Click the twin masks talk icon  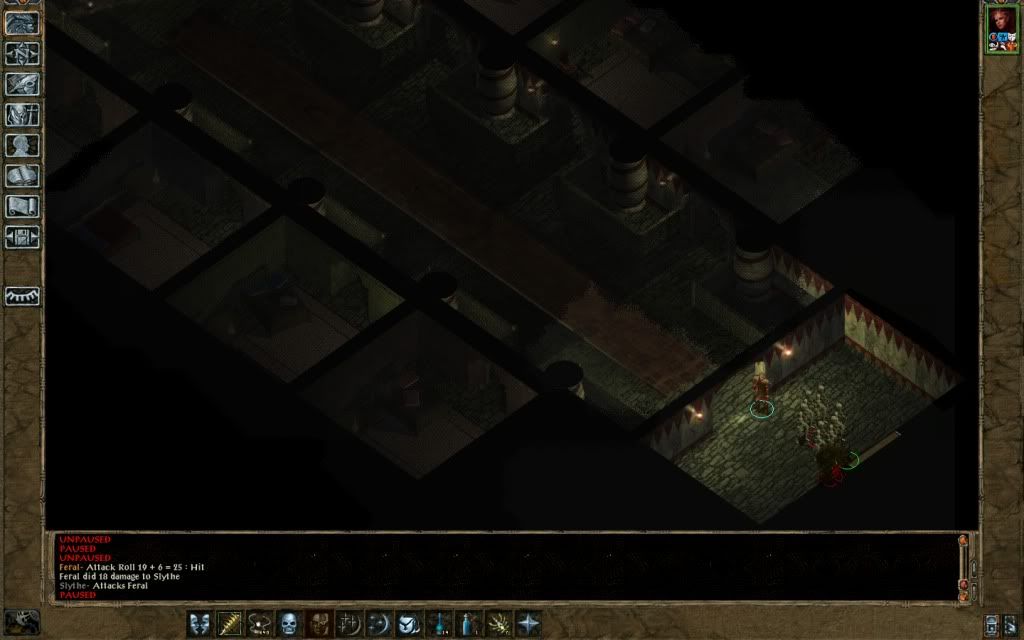[200, 623]
